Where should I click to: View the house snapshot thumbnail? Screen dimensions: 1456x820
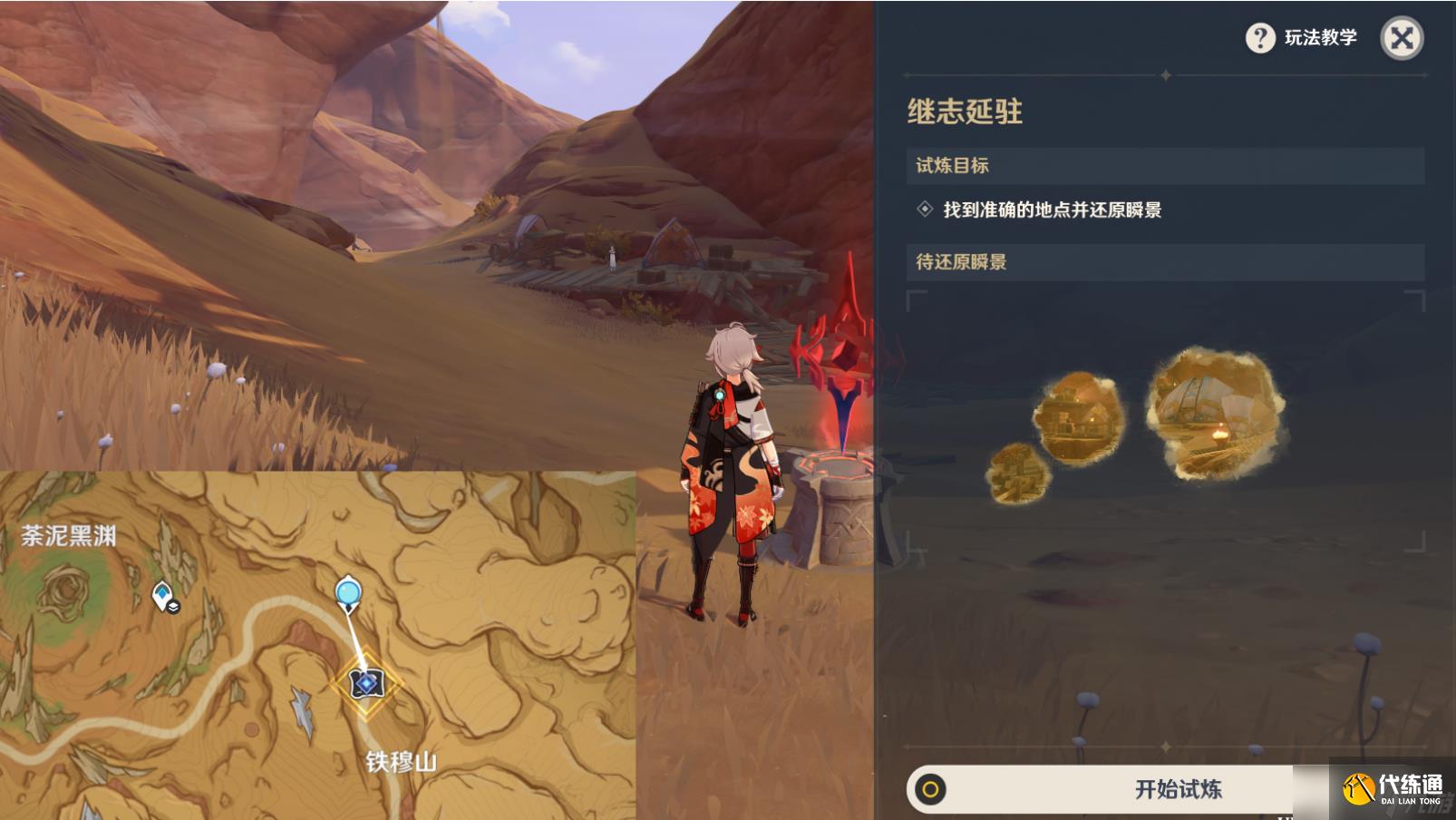click(x=1078, y=413)
